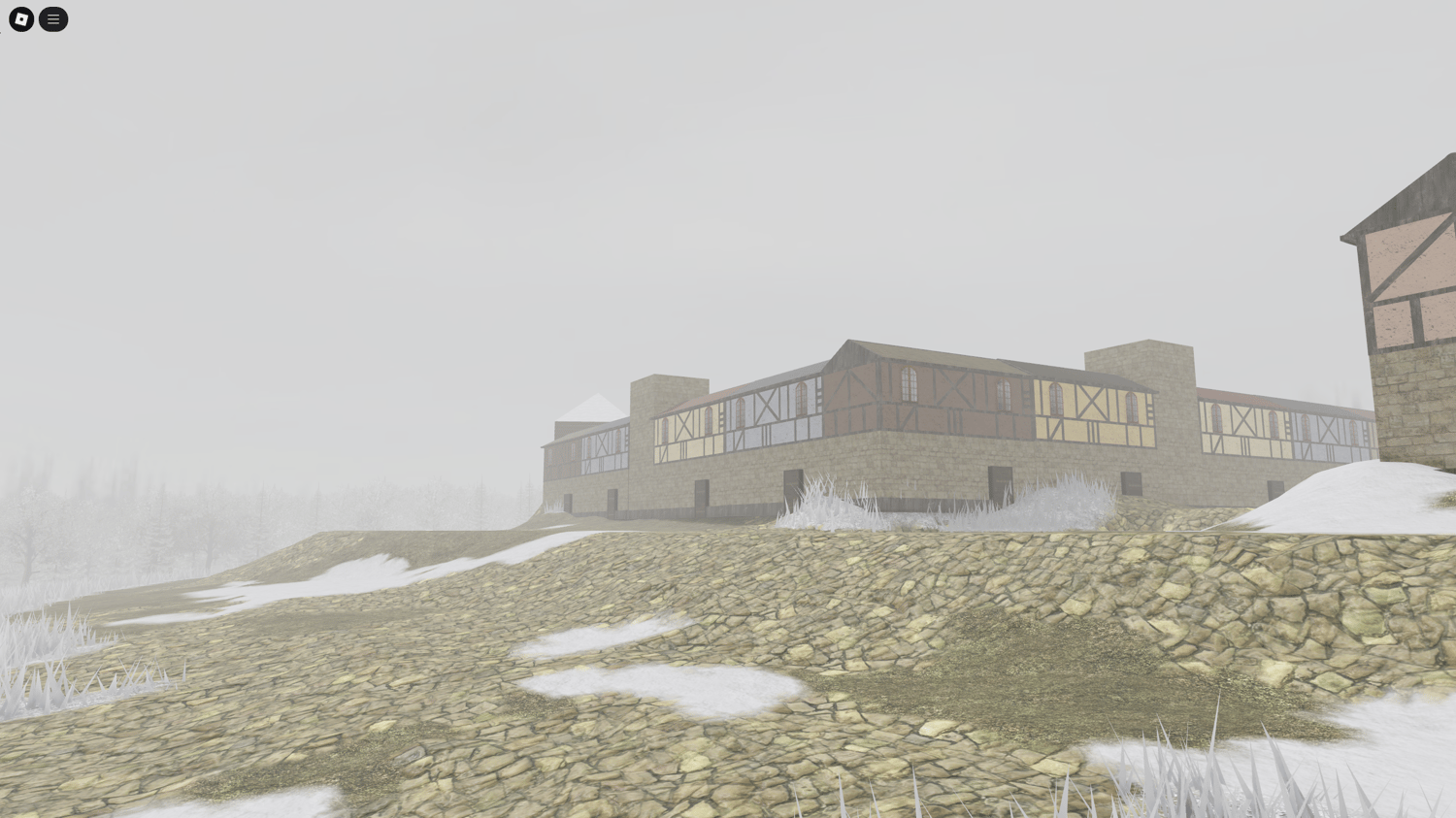
Task: Click the leftmost building facade in the fog
Action: click(582, 456)
